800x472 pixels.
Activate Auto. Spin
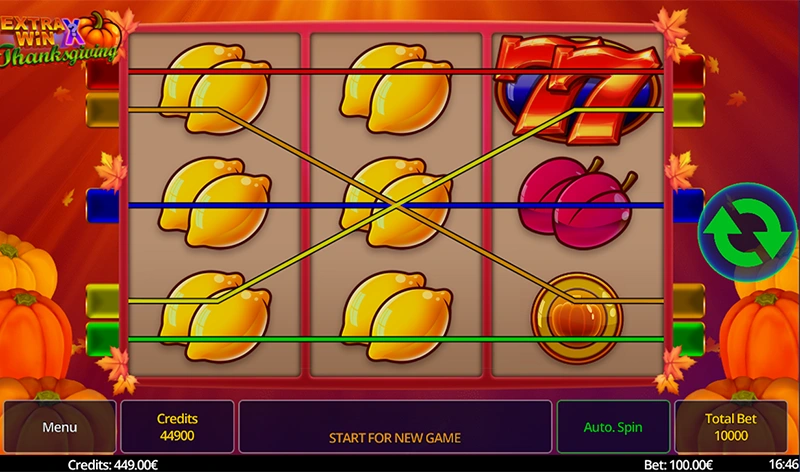(x=613, y=427)
